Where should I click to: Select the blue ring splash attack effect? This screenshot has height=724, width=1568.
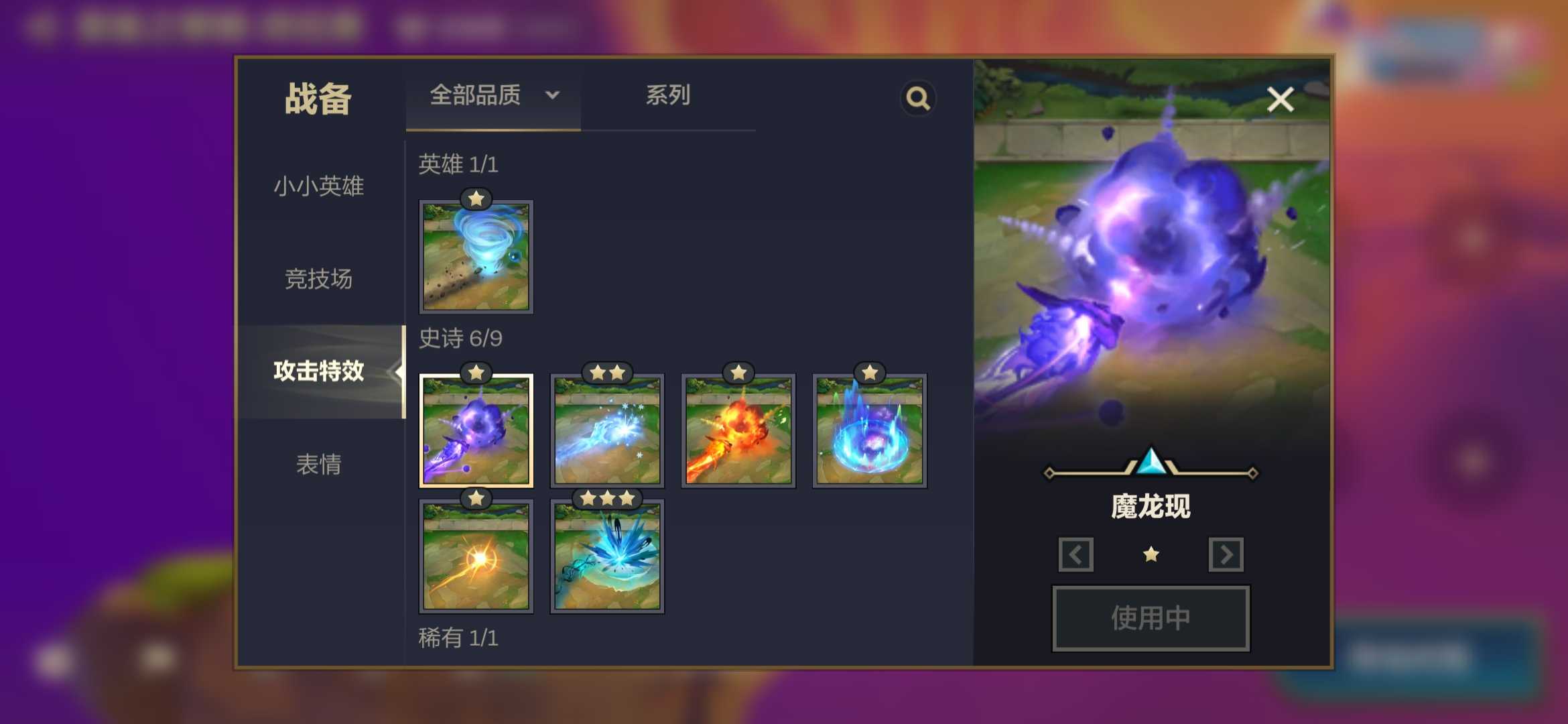[x=869, y=429]
